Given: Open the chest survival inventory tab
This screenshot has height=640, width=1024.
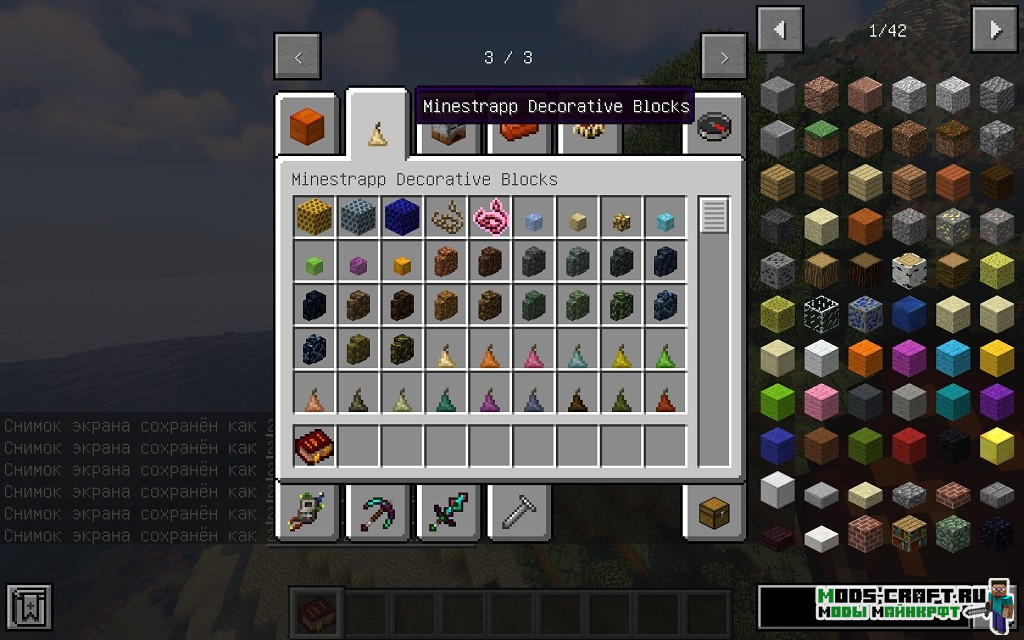Looking at the screenshot, I should point(714,514).
